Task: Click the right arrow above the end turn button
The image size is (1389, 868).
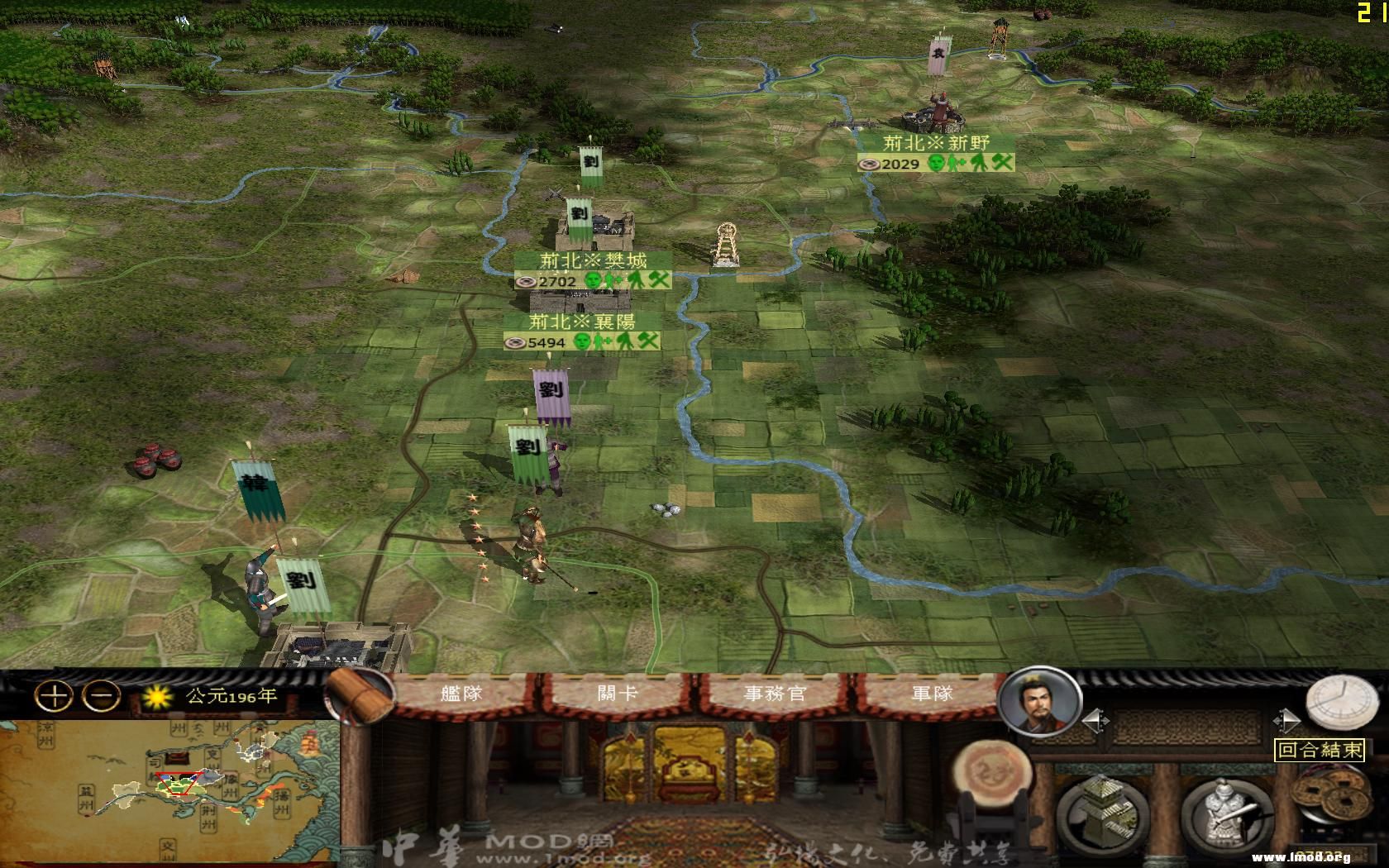Action: coord(1286,718)
